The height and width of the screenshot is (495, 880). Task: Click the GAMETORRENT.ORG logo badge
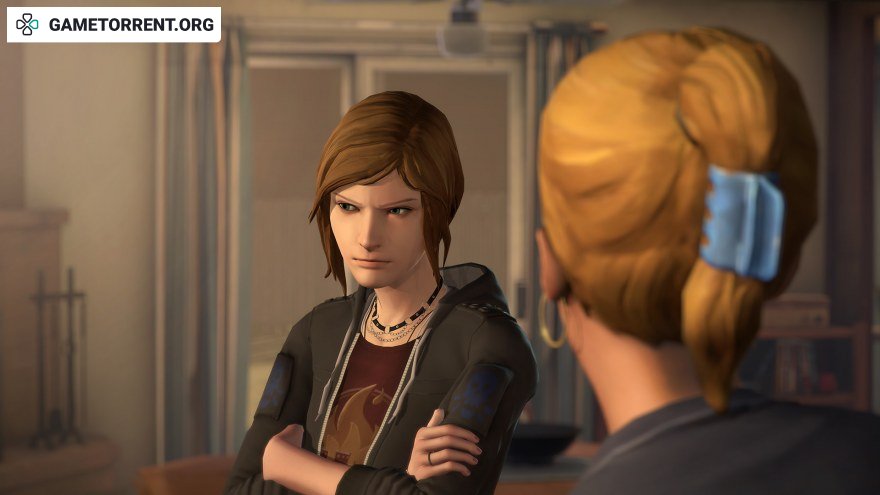coord(114,24)
